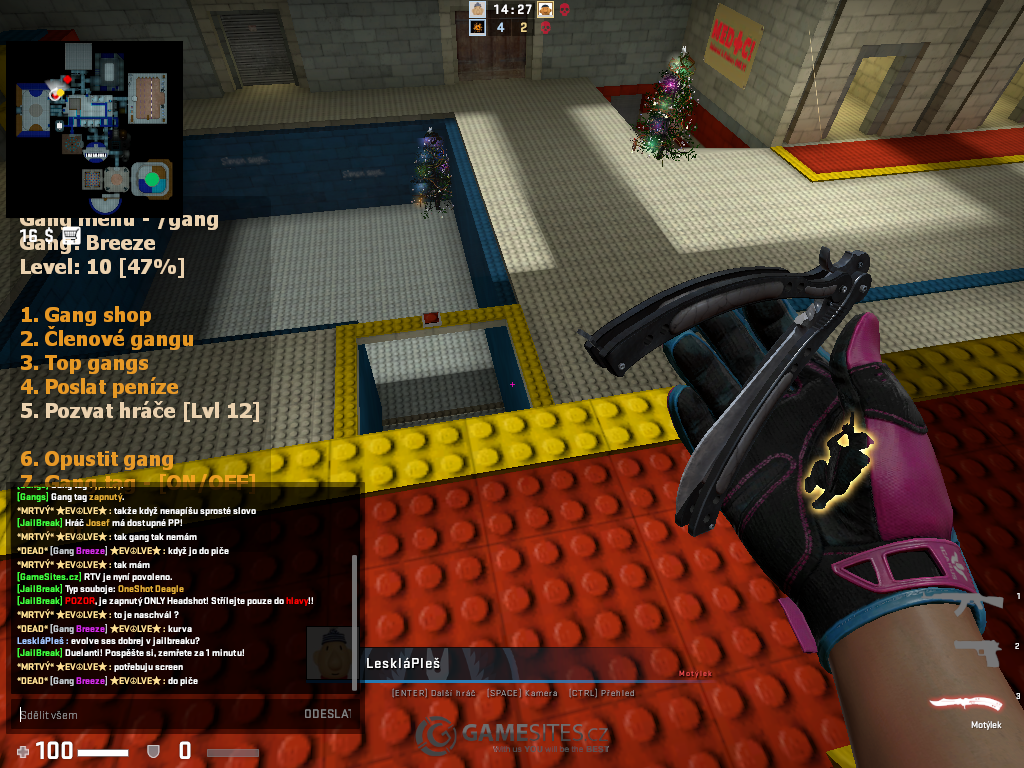
Task: Choose Top gangs from the gang menu
Action: point(84,363)
